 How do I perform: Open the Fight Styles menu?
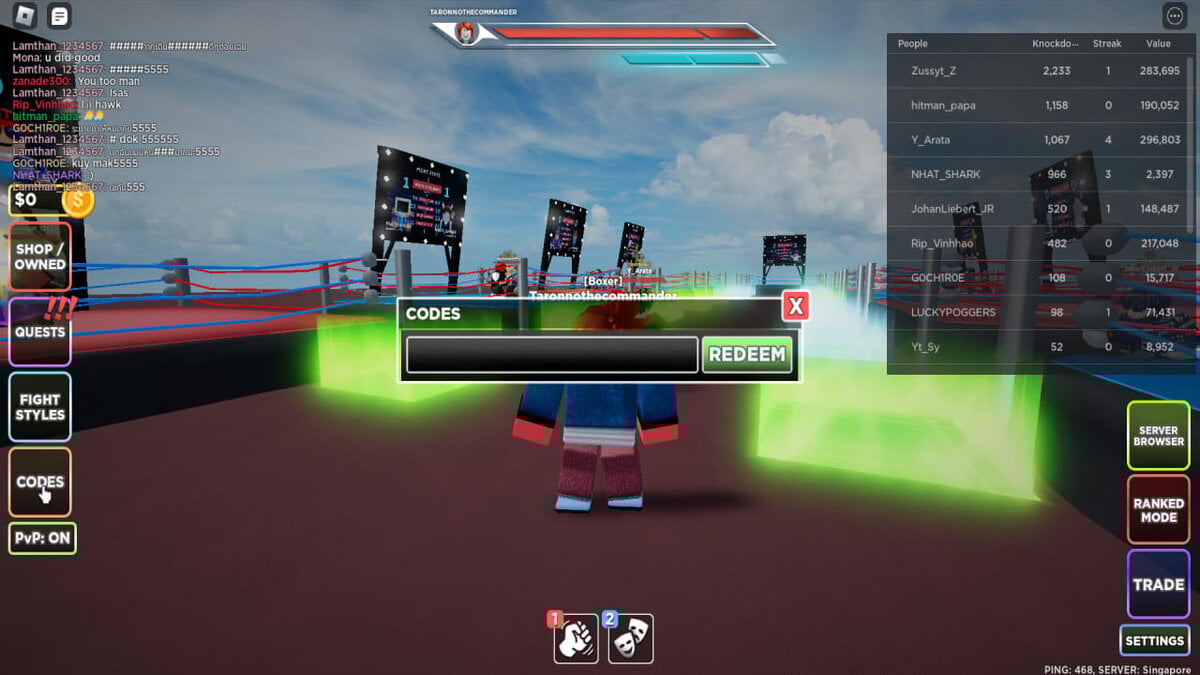[40, 407]
